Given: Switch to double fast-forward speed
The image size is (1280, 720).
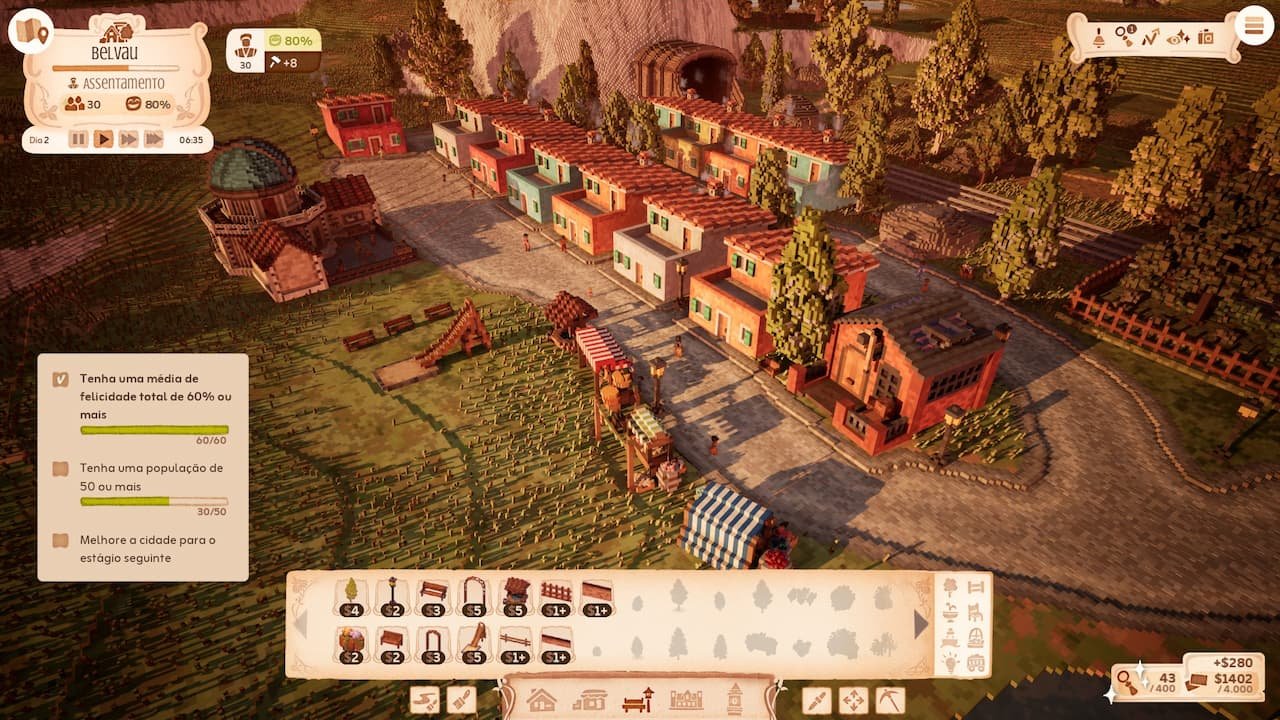Looking at the screenshot, I should pos(128,139).
